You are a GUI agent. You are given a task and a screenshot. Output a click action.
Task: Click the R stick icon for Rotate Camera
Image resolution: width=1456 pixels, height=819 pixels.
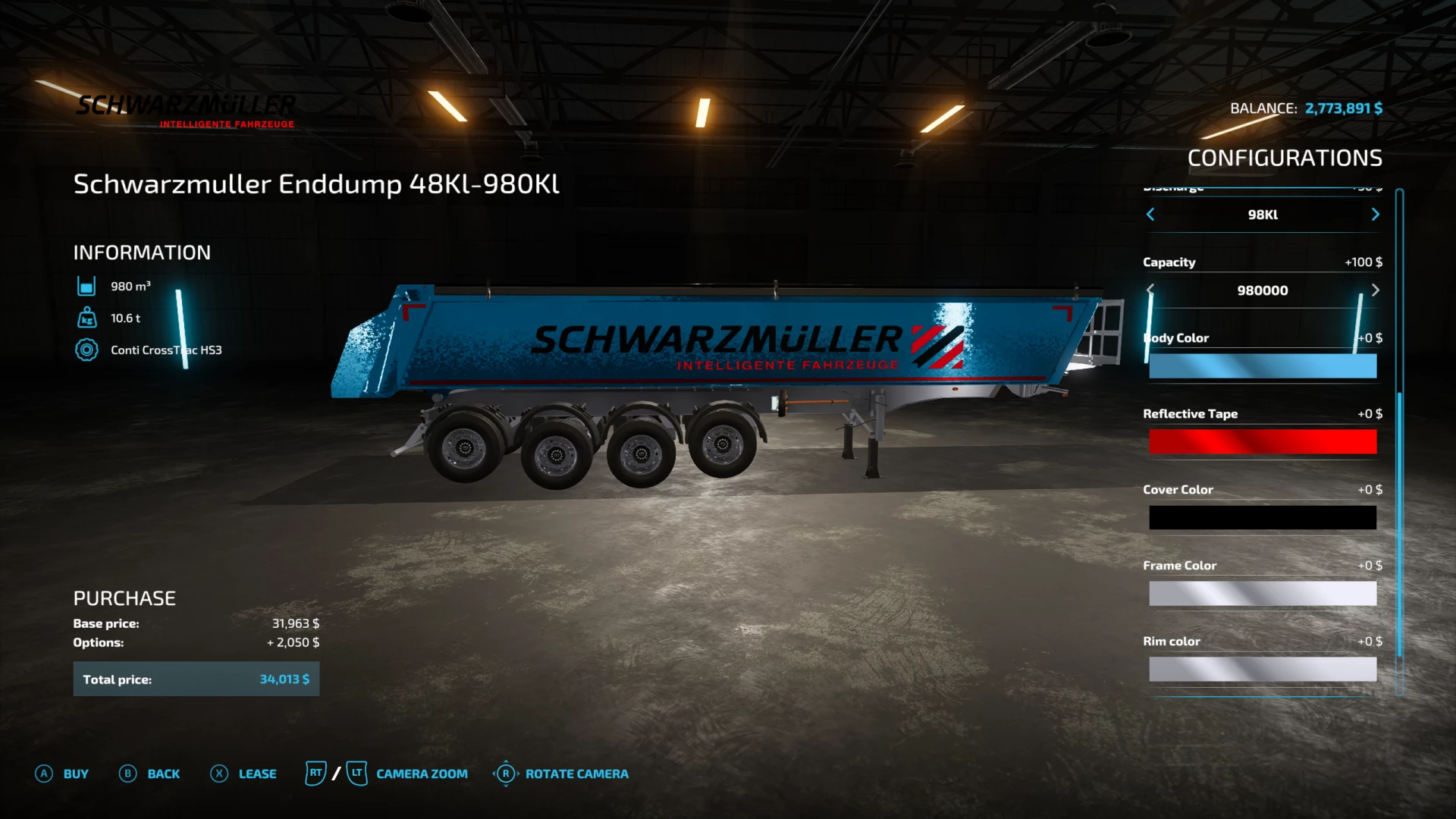point(506,773)
